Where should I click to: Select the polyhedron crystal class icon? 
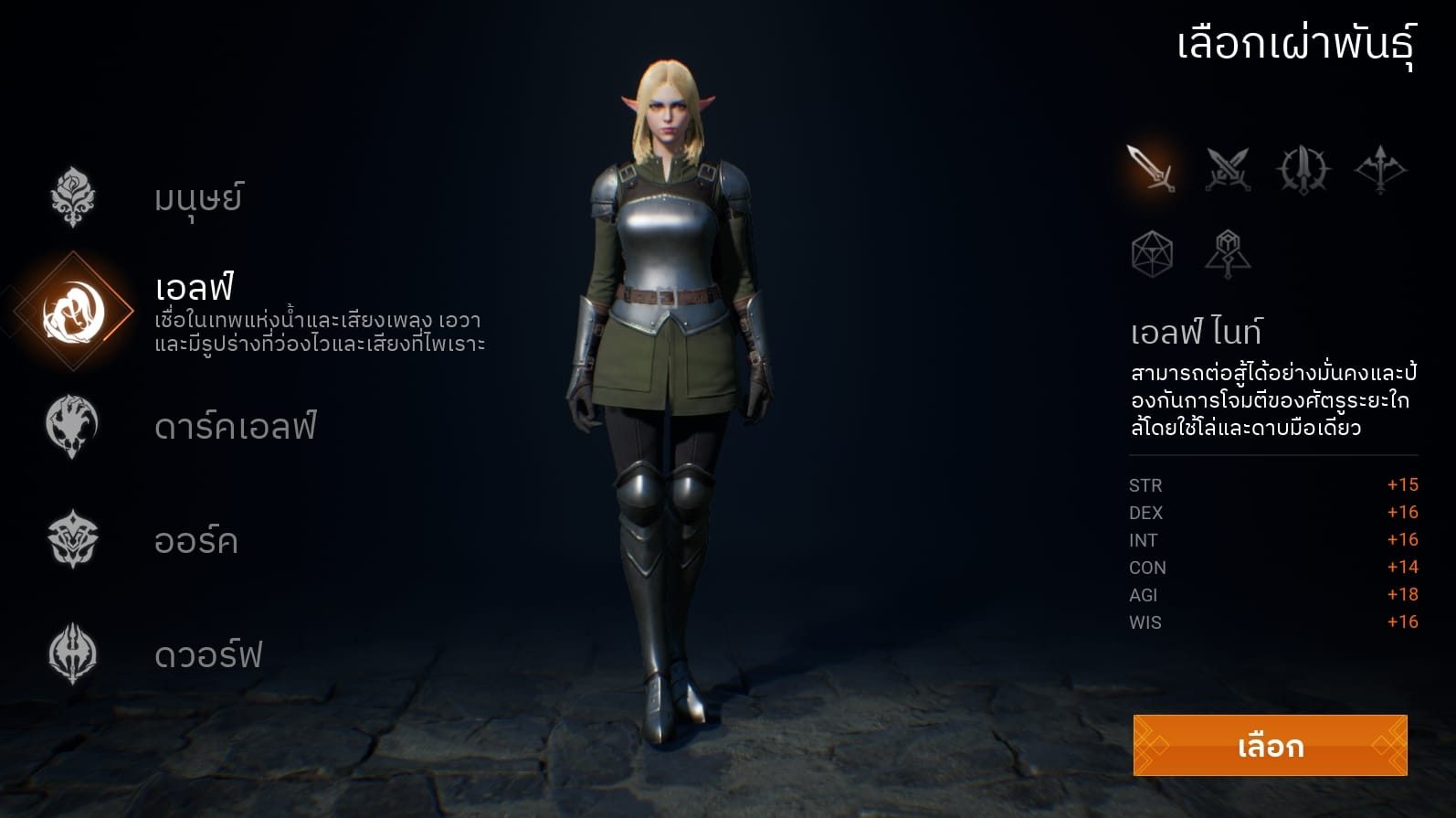click(1152, 254)
